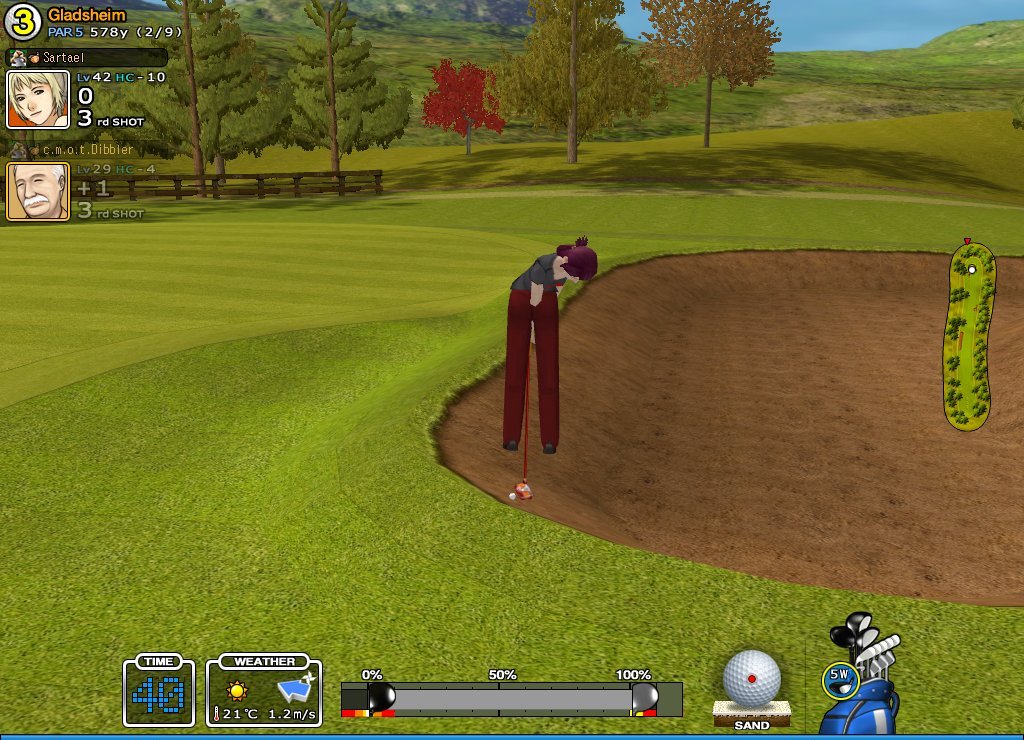
Task: Open the hole overview minimap
Action: [x=969, y=336]
